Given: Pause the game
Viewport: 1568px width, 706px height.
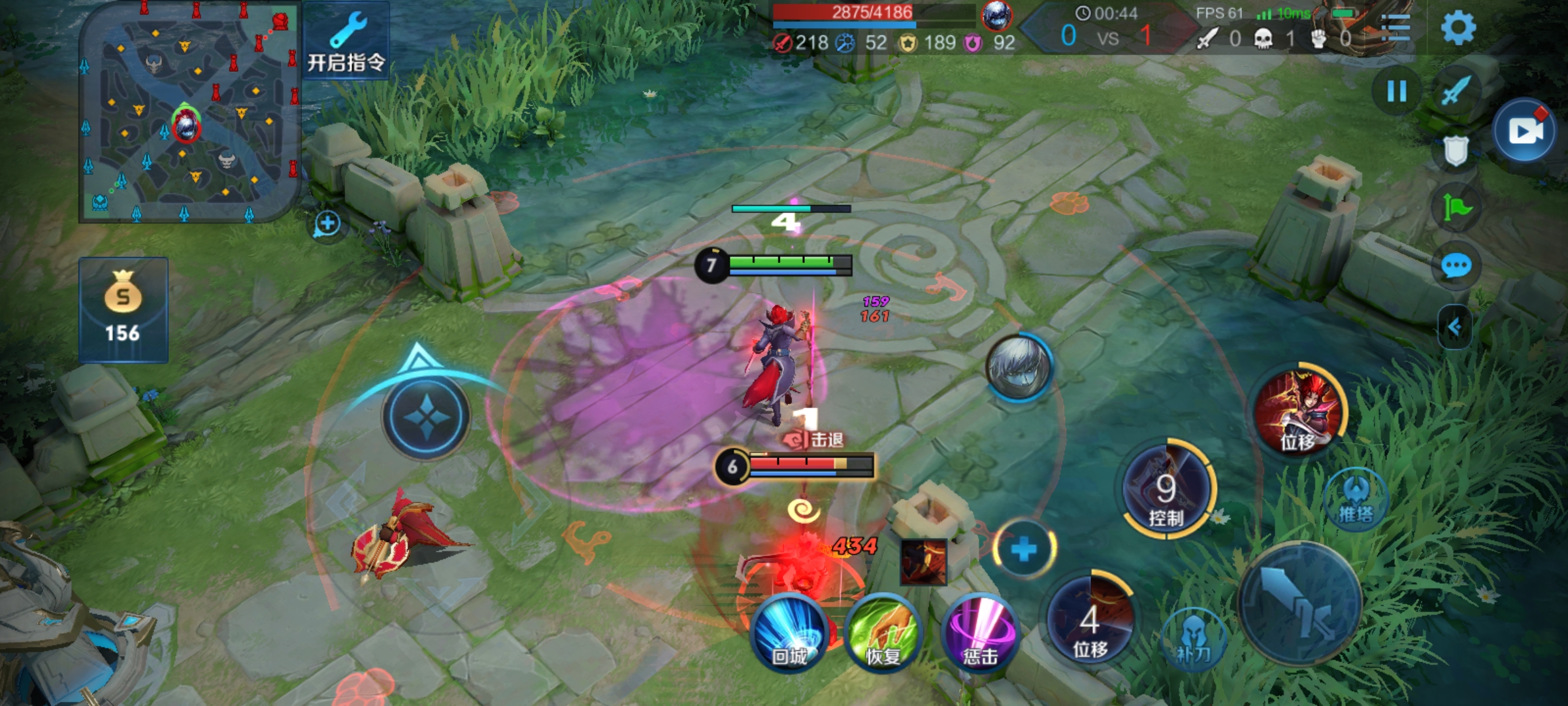Looking at the screenshot, I should pyautogui.click(x=1396, y=92).
